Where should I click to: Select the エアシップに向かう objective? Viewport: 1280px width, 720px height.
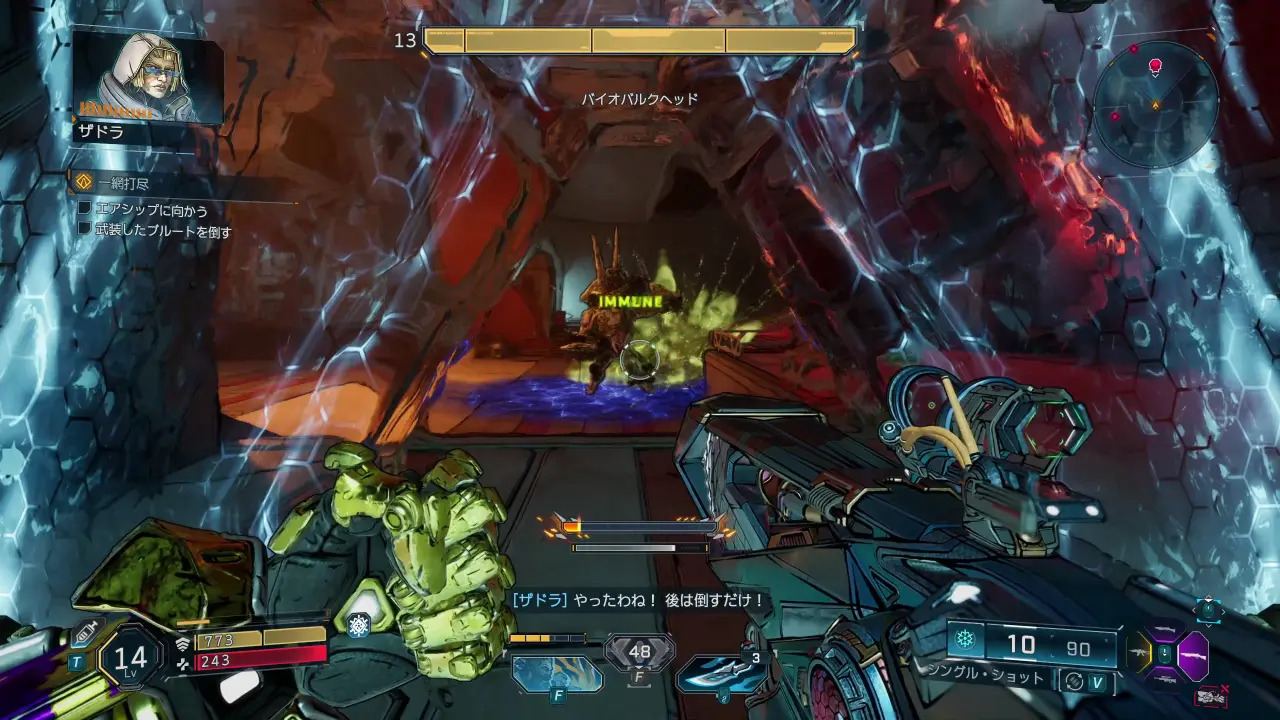coord(151,209)
